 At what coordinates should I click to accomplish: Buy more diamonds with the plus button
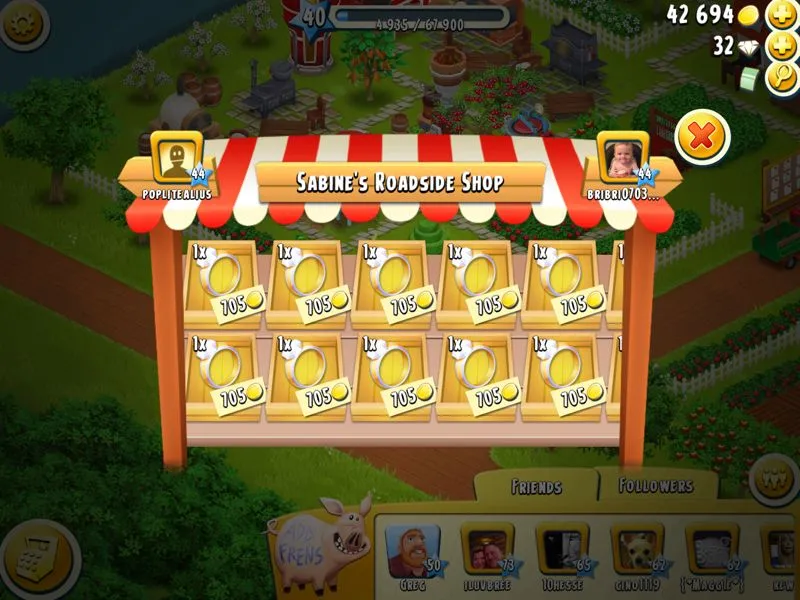(782, 46)
